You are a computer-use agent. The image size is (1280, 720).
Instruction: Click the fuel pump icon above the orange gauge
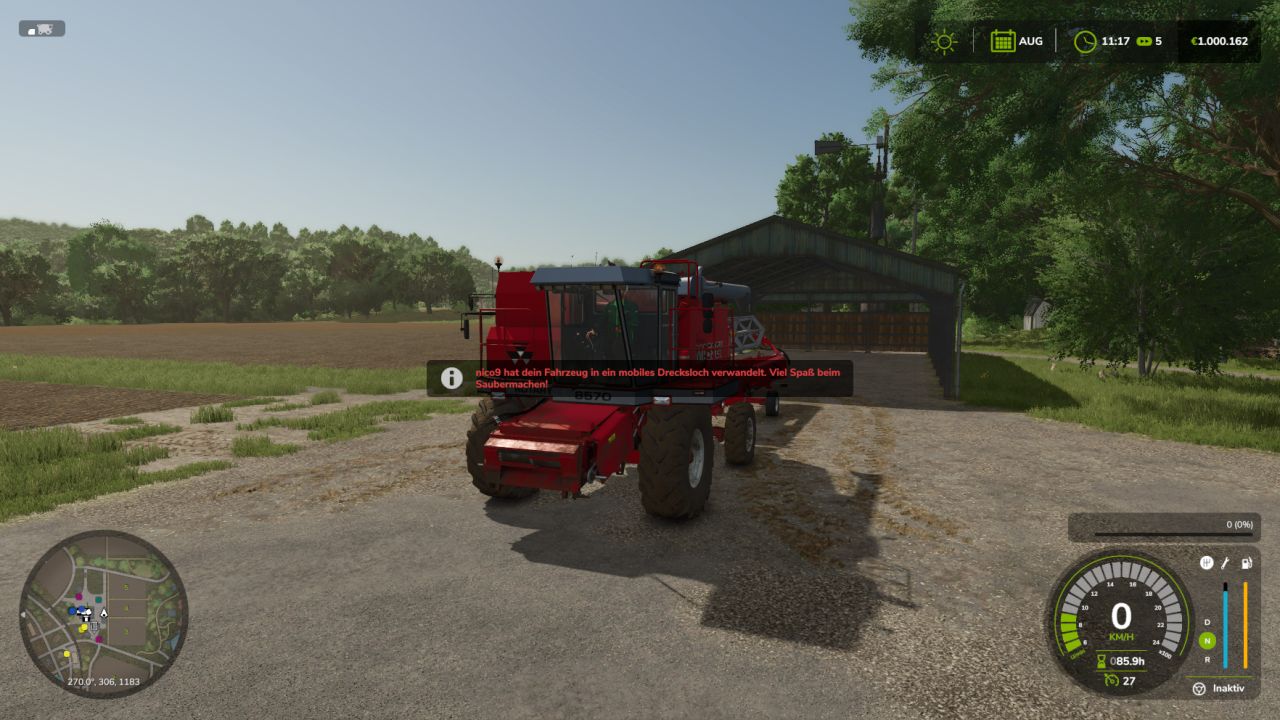click(x=1246, y=564)
